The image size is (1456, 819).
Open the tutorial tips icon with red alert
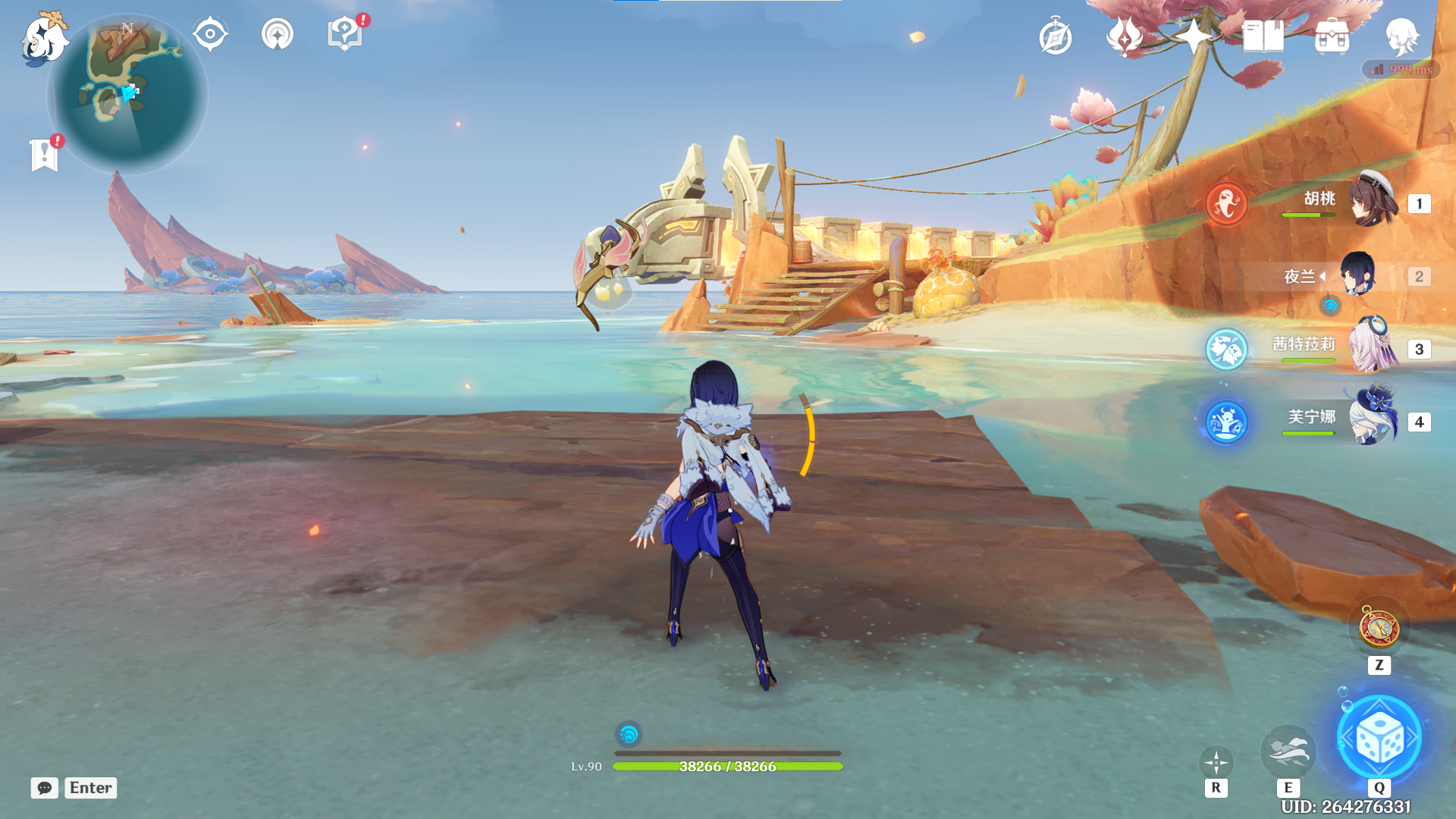tap(345, 34)
